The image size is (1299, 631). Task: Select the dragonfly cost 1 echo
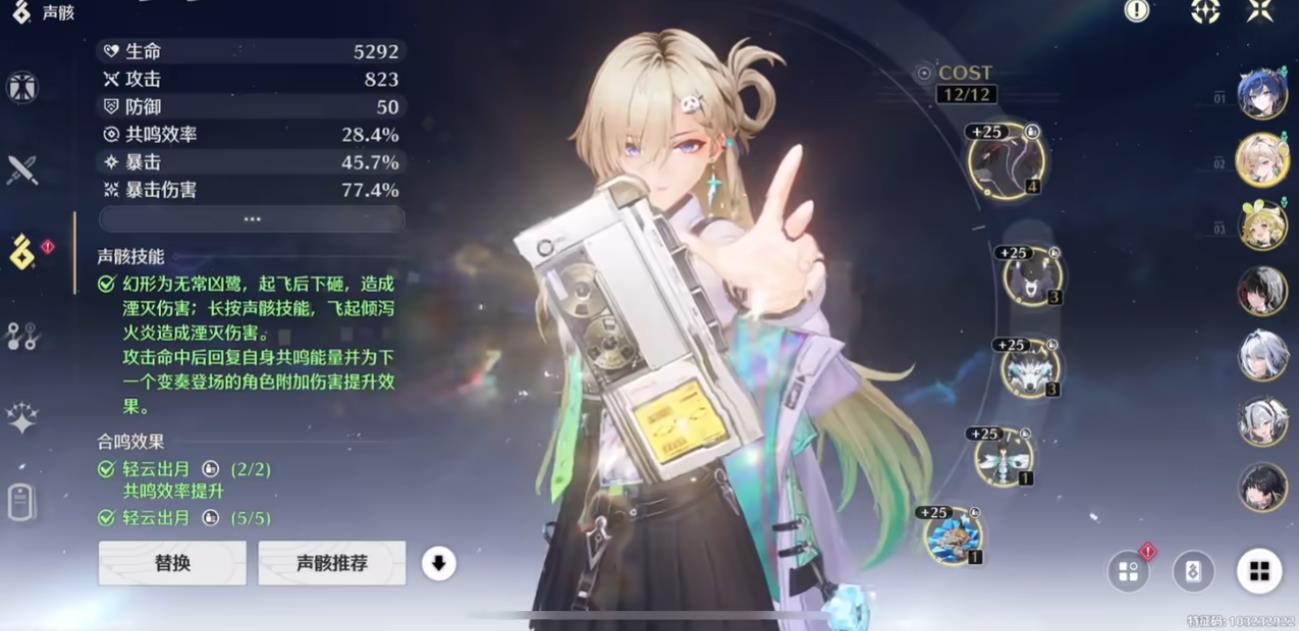click(1003, 457)
